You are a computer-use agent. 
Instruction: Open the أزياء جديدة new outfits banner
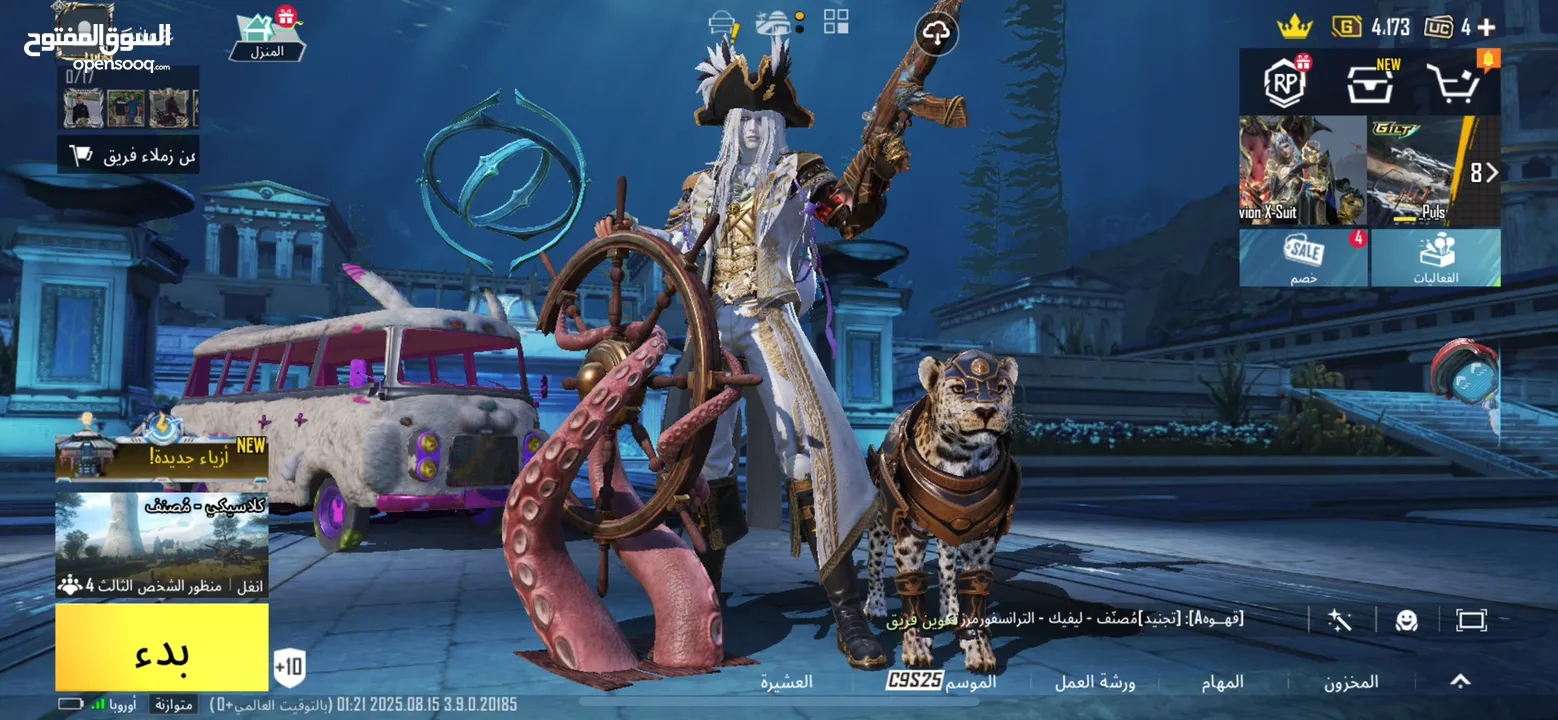(162, 459)
